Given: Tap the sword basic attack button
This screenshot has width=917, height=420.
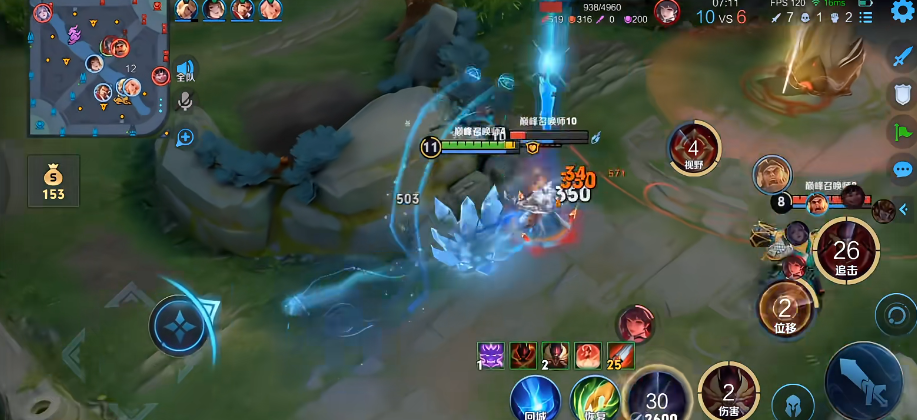Looking at the screenshot, I should point(864,380).
